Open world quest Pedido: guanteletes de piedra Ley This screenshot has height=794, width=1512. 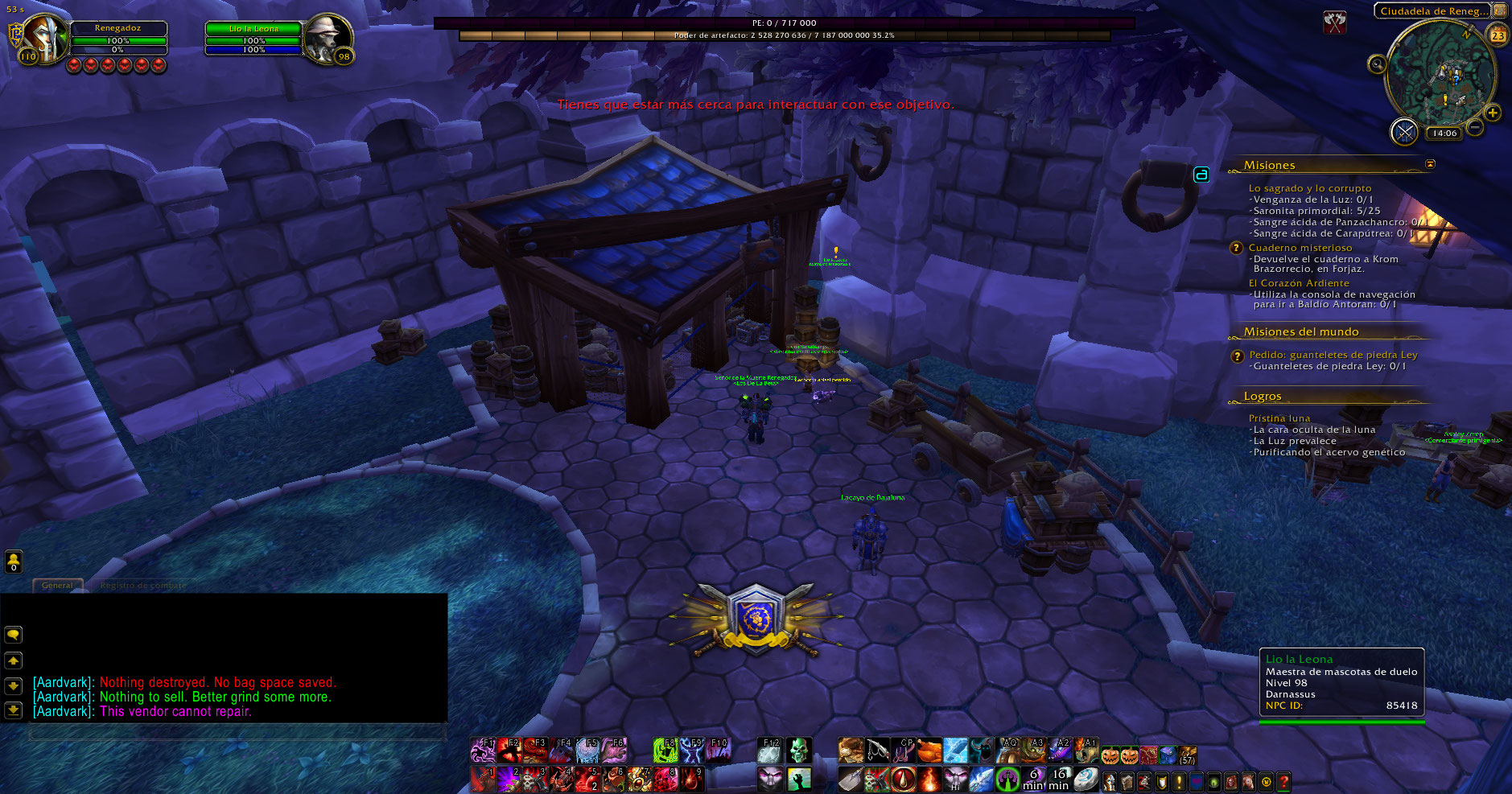tap(1333, 355)
